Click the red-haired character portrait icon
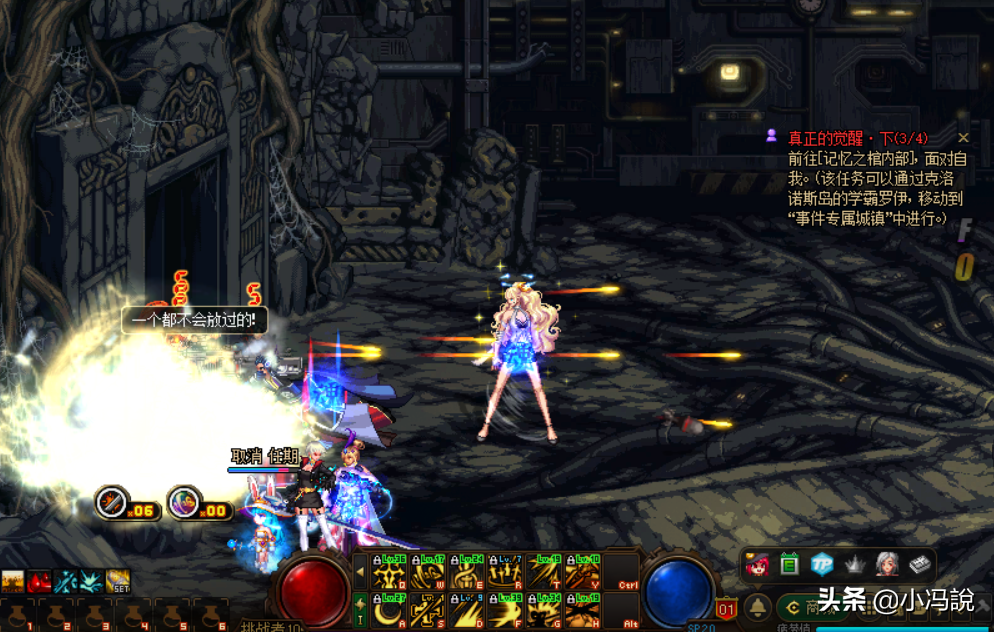The height and width of the screenshot is (632, 994). tap(757, 564)
